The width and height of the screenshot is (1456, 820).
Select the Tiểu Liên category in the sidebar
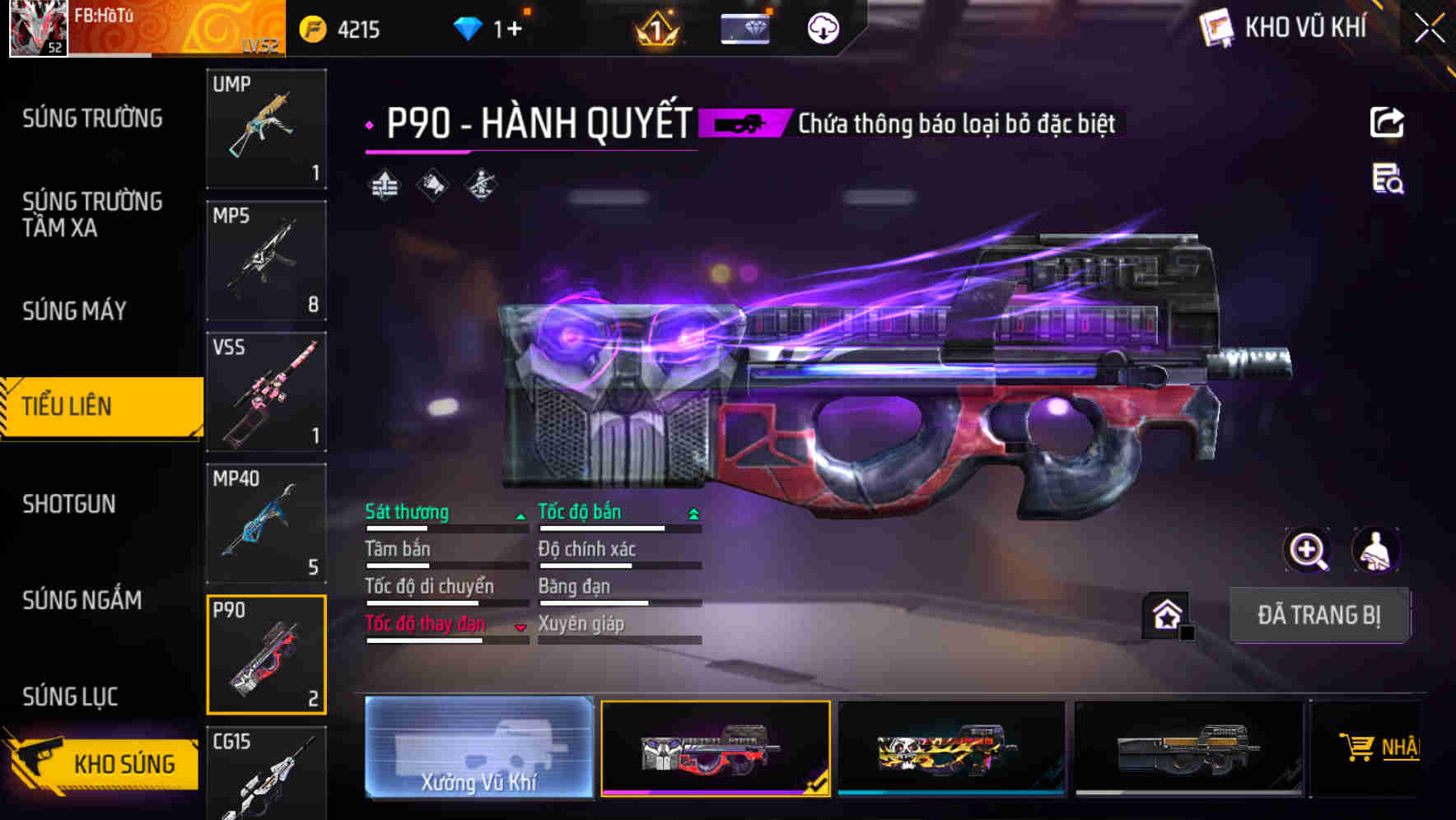(x=91, y=406)
